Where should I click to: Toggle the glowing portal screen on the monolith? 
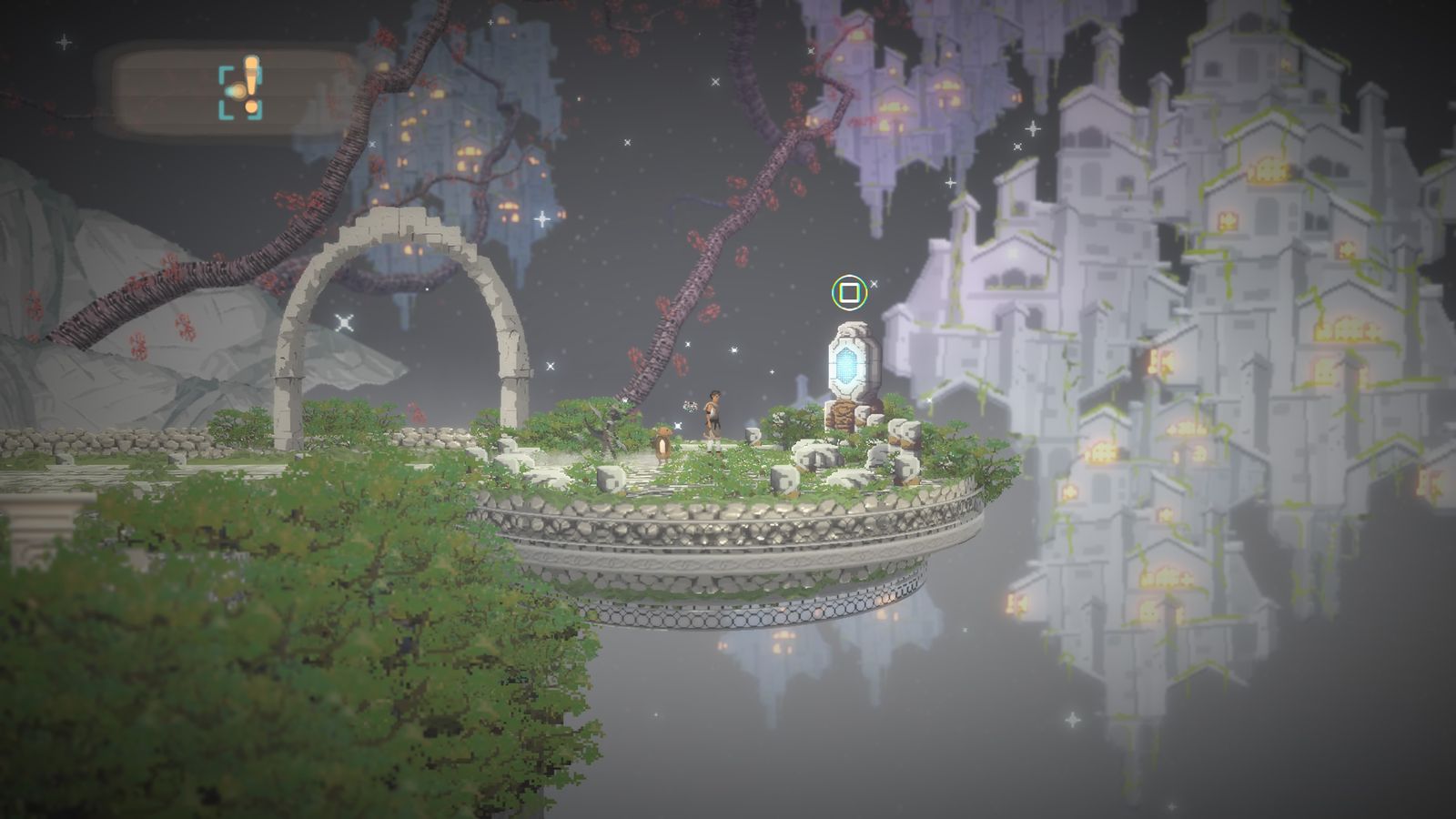[847, 364]
